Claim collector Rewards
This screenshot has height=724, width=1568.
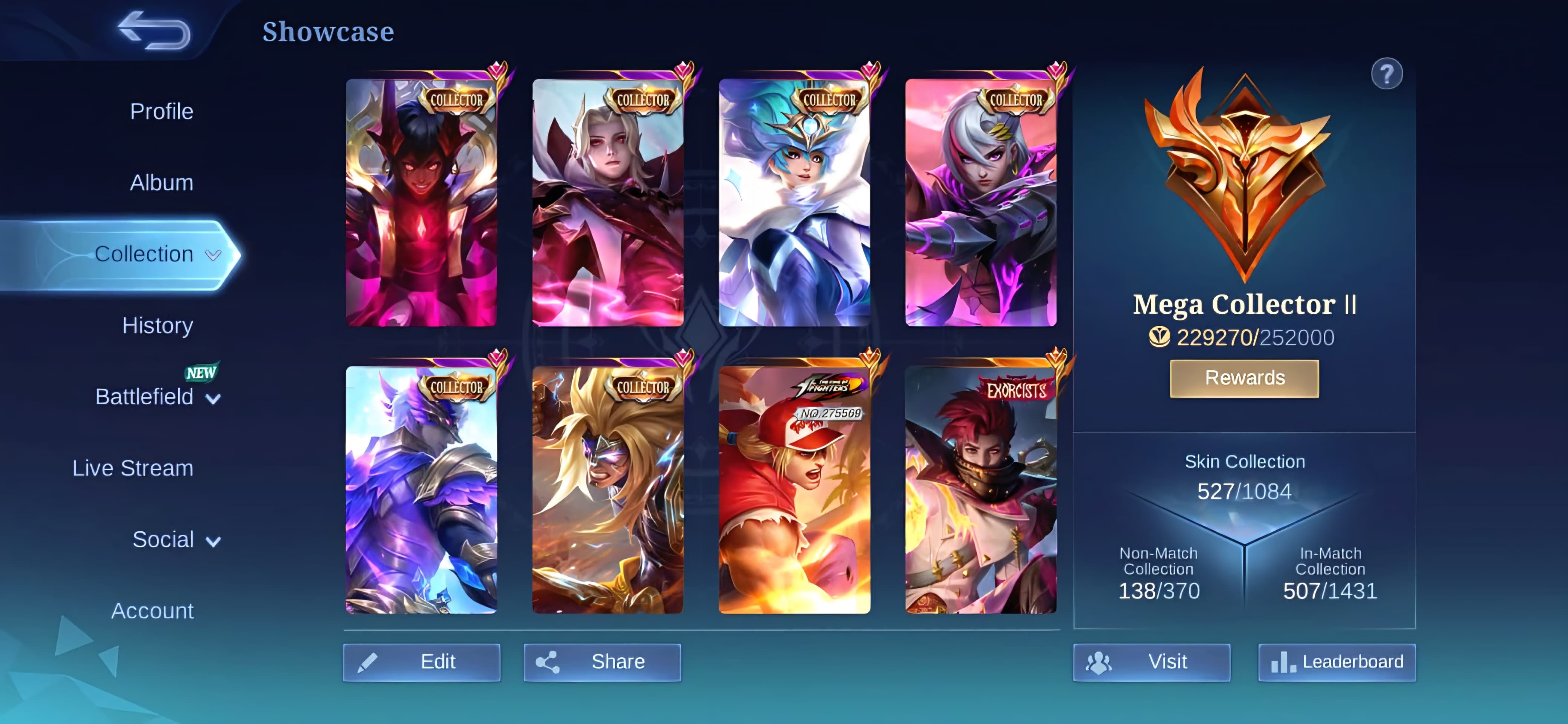point(1244,378)
